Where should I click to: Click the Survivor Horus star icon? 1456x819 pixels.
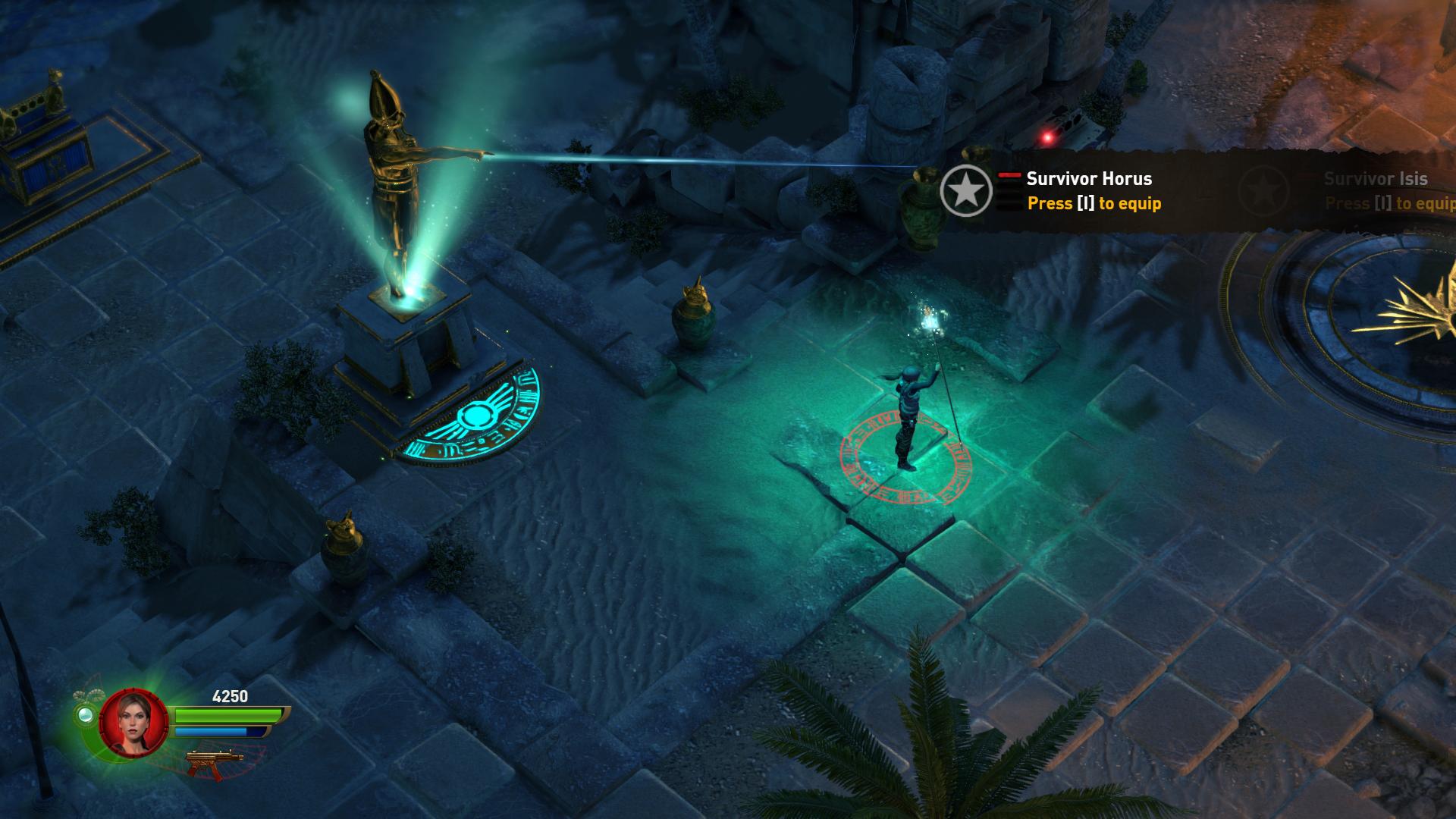965,190
